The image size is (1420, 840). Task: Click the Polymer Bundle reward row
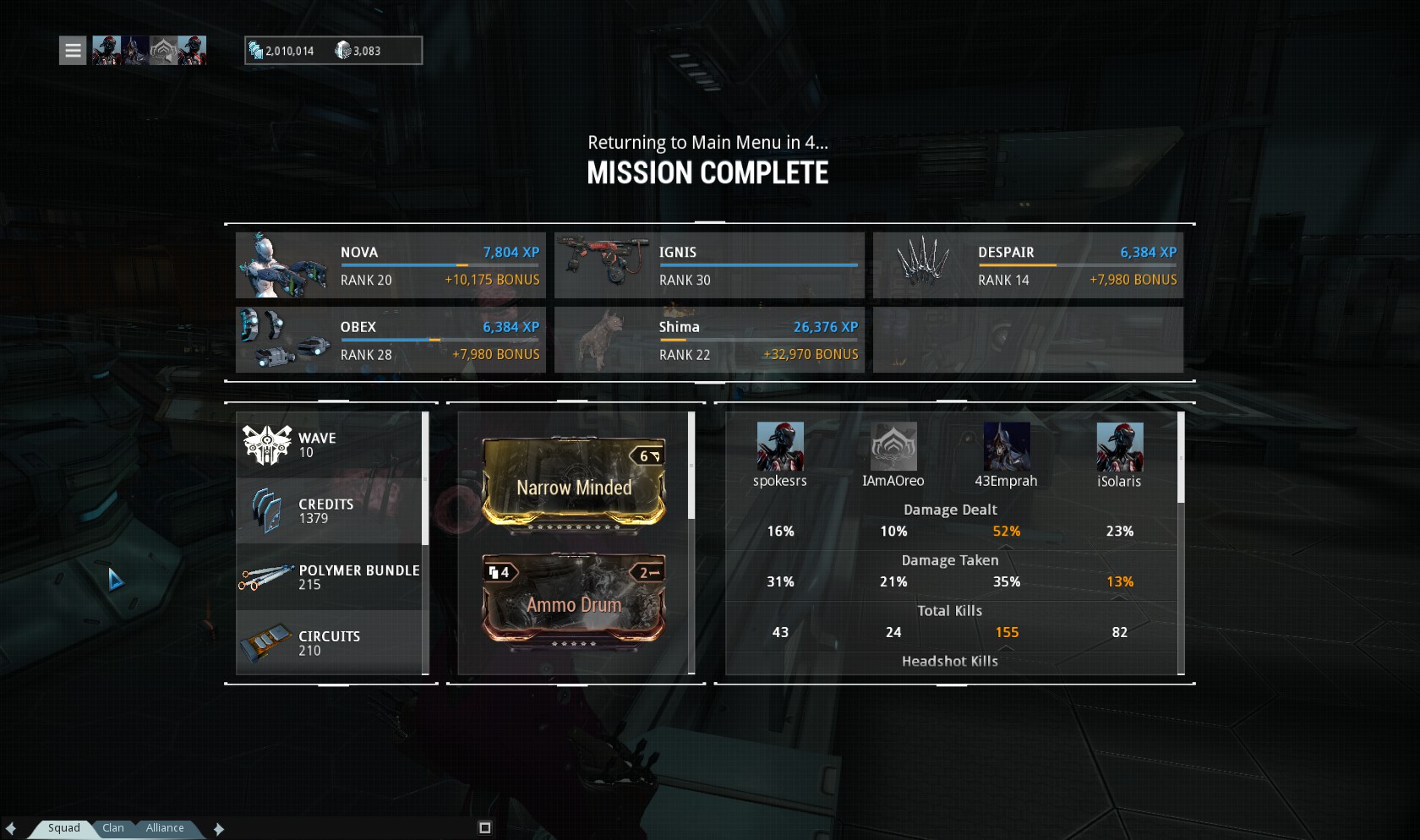click(x=330, y=577)
